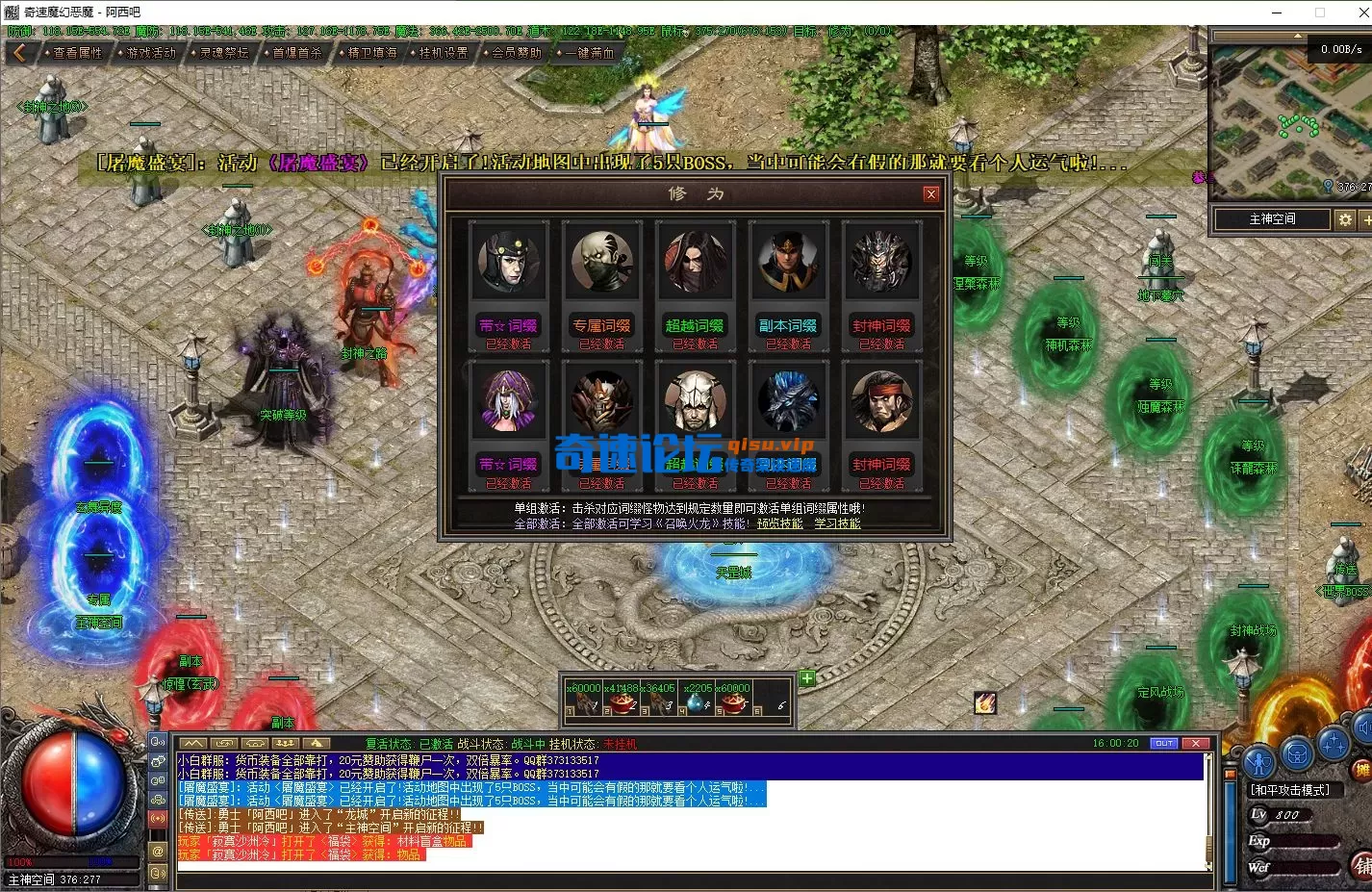This screenshot has width=1372, height=892.
Task: Select the @ private chat channel icon
Action: click(x=158, y=851)
